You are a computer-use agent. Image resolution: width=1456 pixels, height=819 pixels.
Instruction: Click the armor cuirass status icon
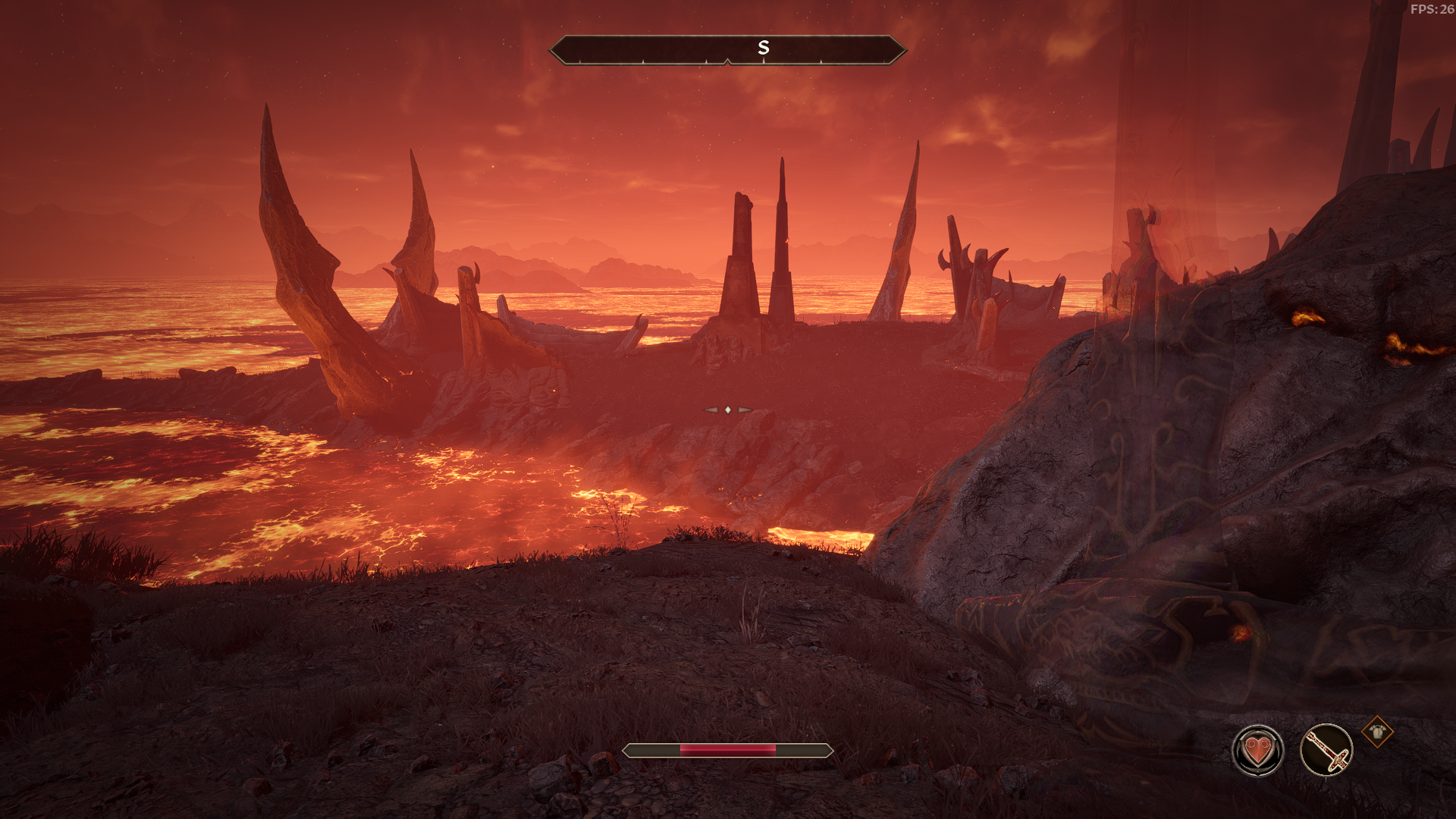pos(1376,732)
